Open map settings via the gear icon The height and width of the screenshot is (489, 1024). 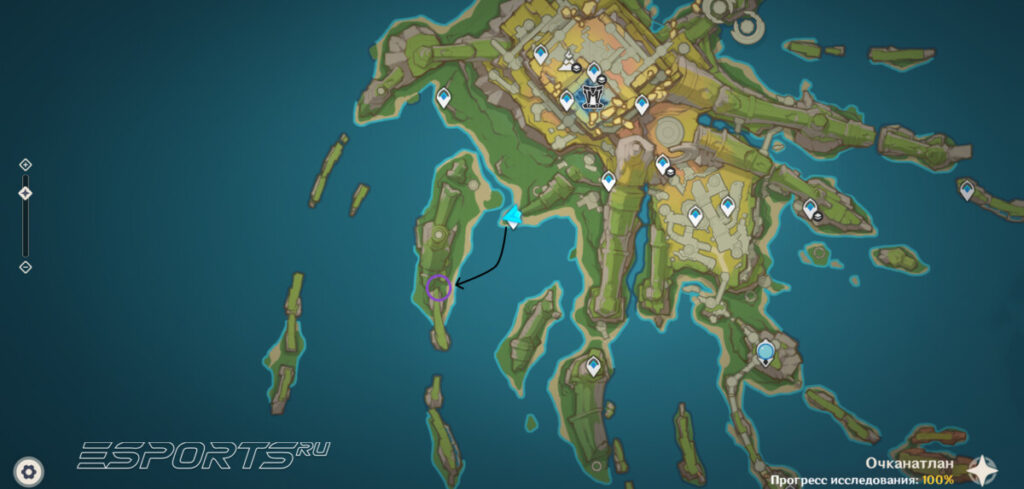pos(30,470)
